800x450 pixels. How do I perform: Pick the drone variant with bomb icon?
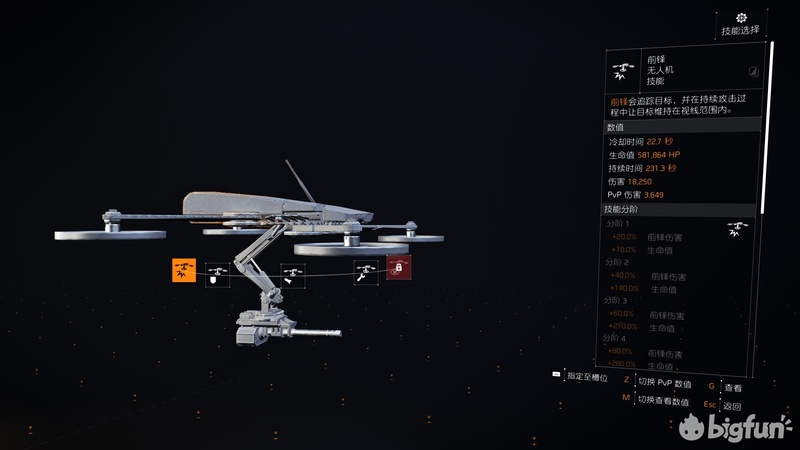(291, 273)
